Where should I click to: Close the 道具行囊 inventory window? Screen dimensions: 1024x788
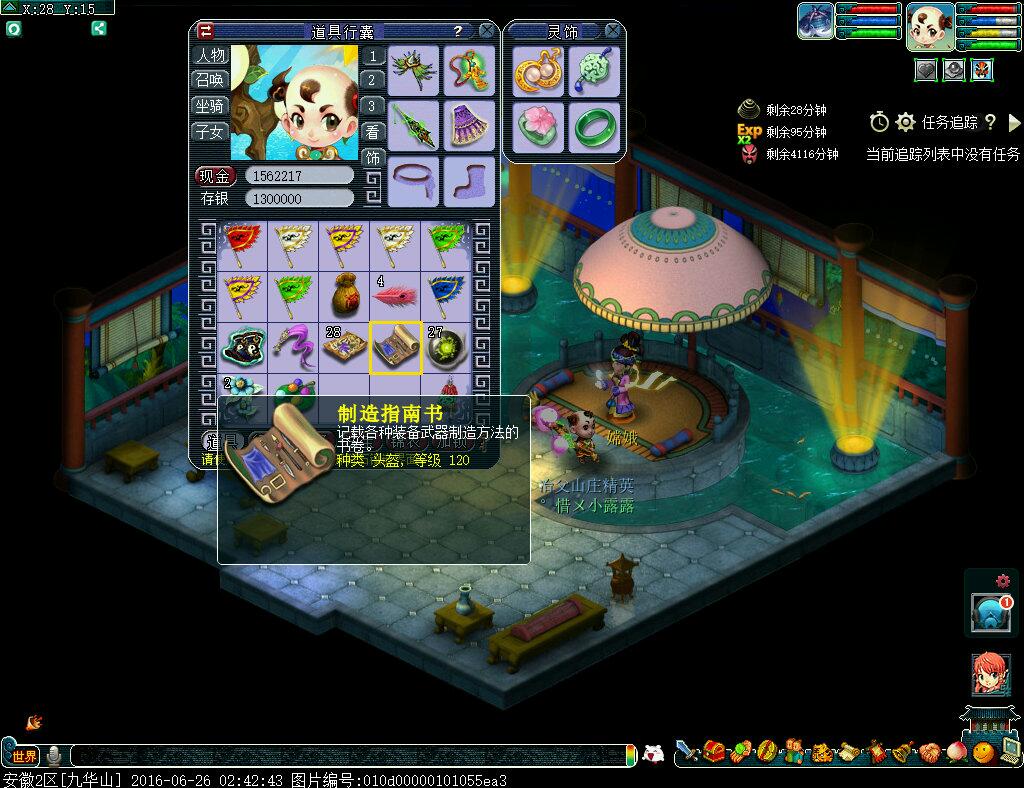486,31
